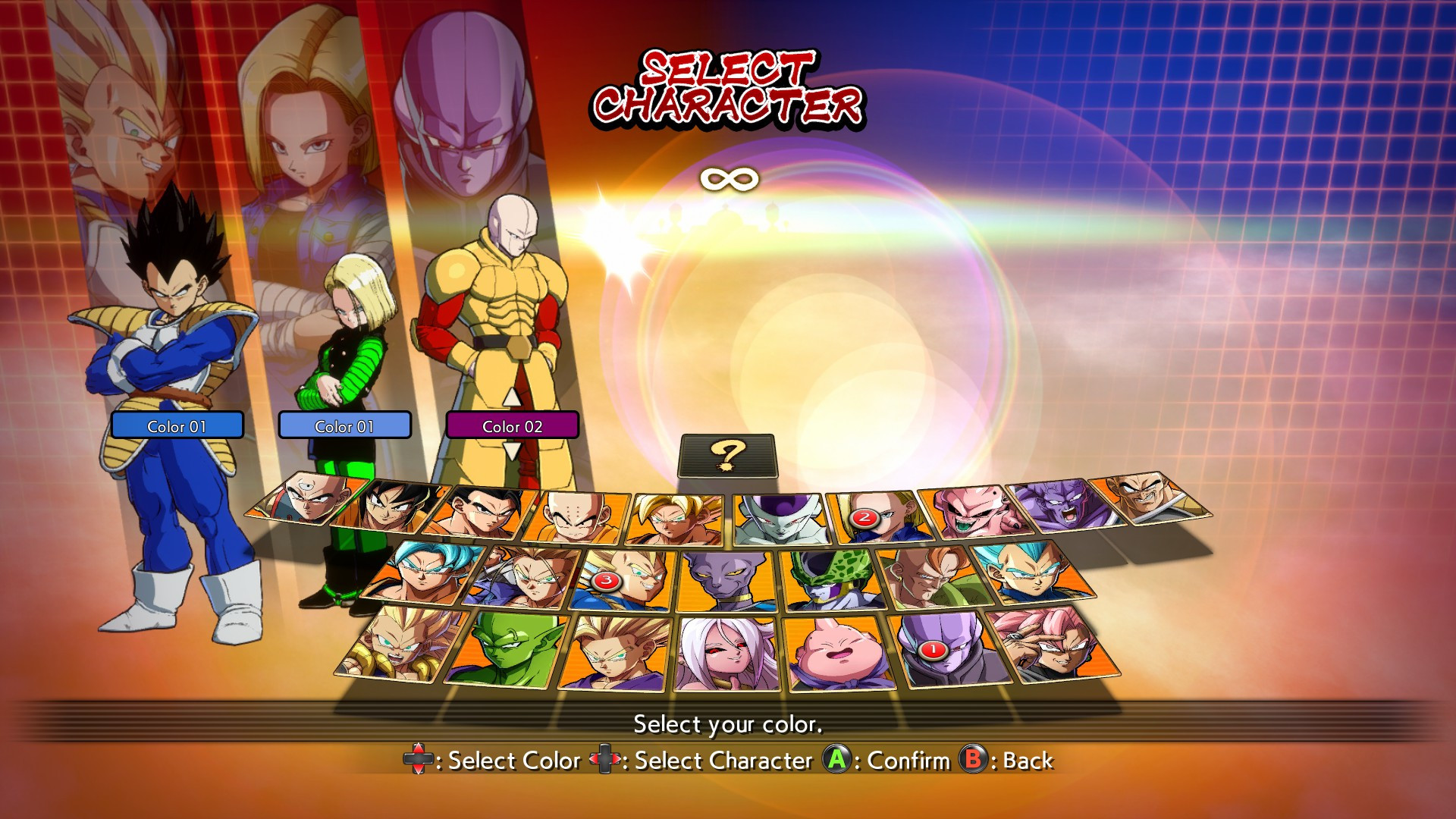Click Hit's purple Color 02 swatch
Viewport: 1456px width, 819px height.
pos(513,425)
